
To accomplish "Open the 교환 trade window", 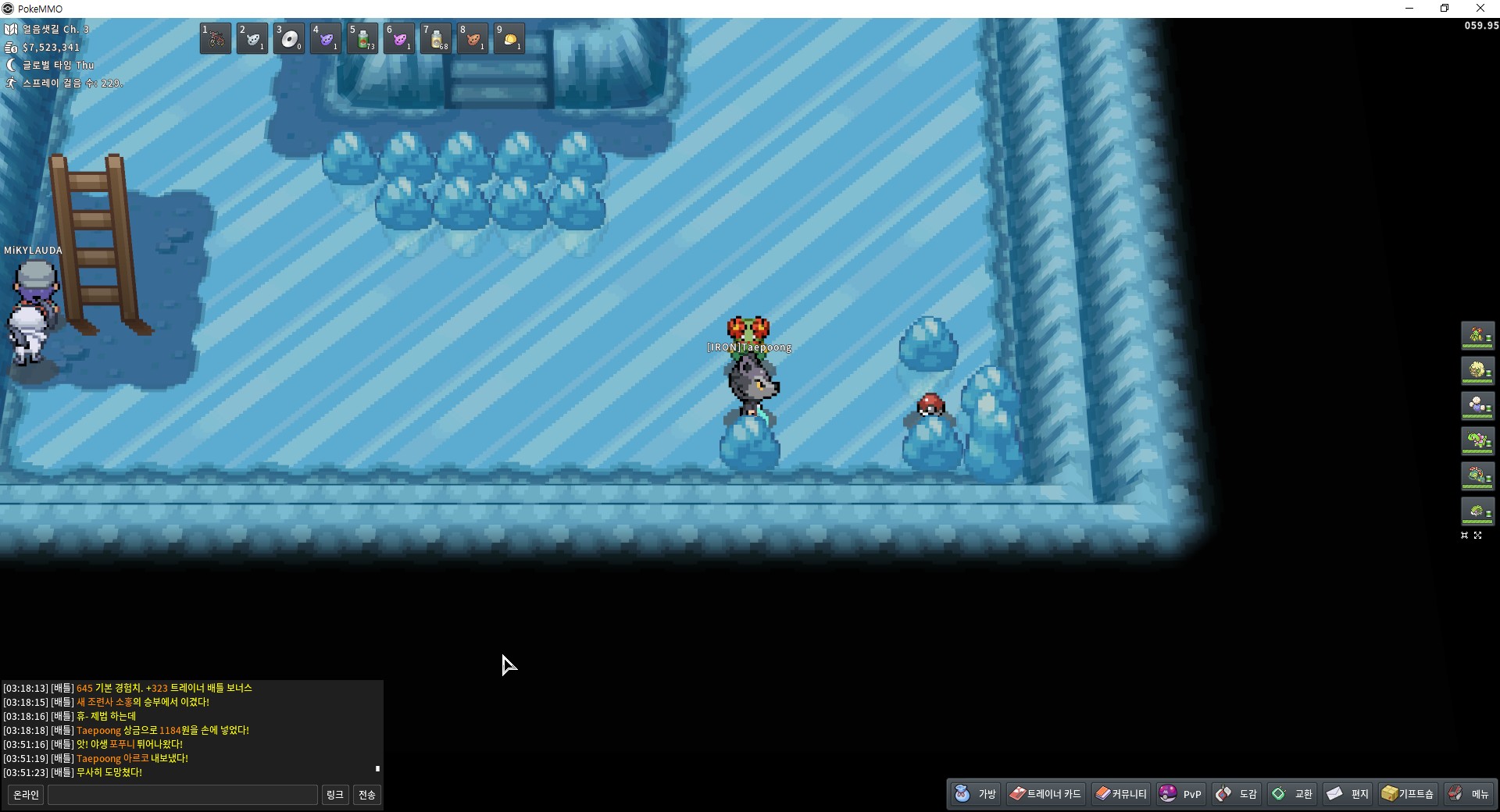I will [1292, 794].
